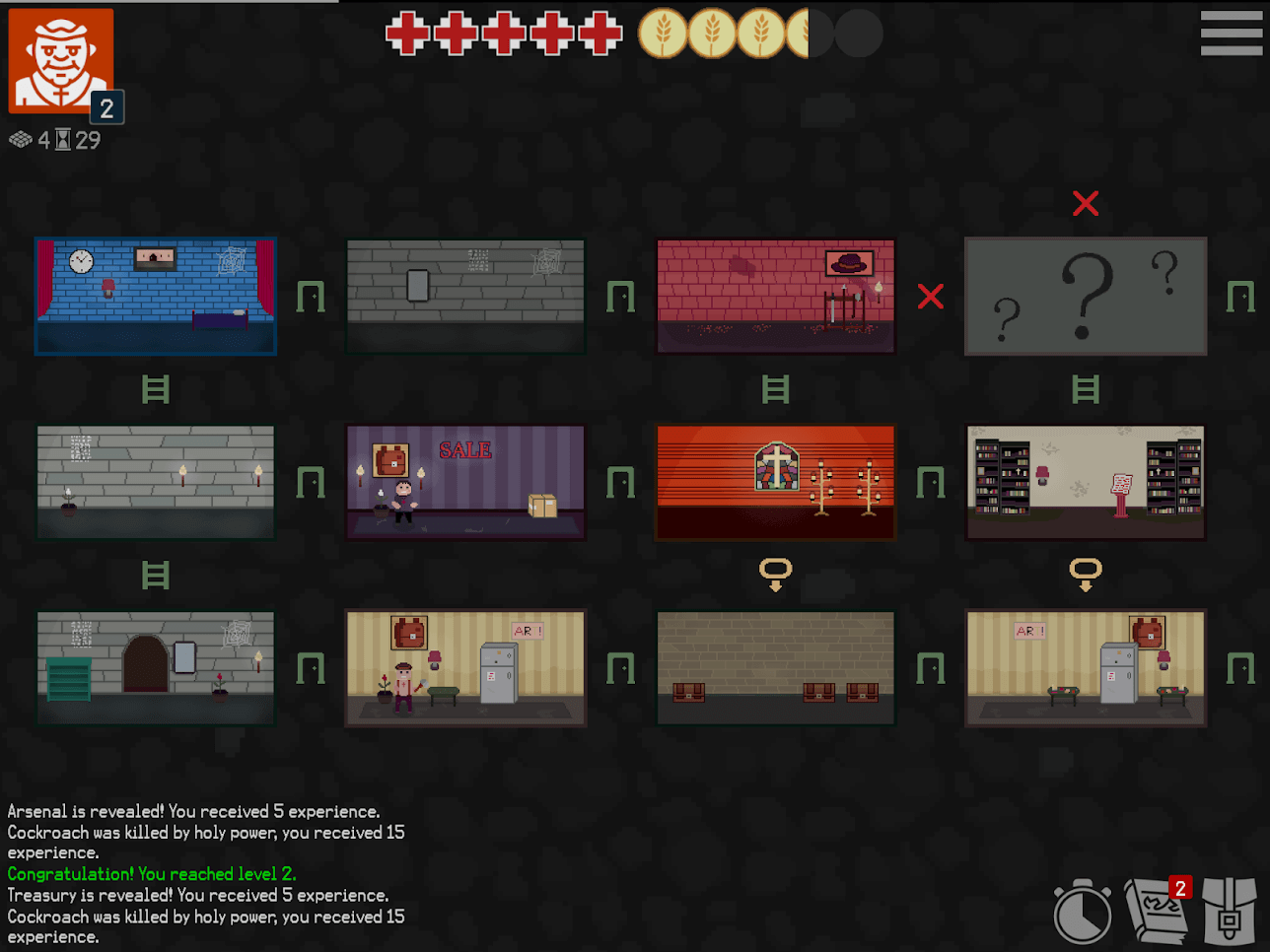Click the stopwatch timer icon
This screenshot has width=1270, height=952.
pyautogui.click(x=1083, y=912)
